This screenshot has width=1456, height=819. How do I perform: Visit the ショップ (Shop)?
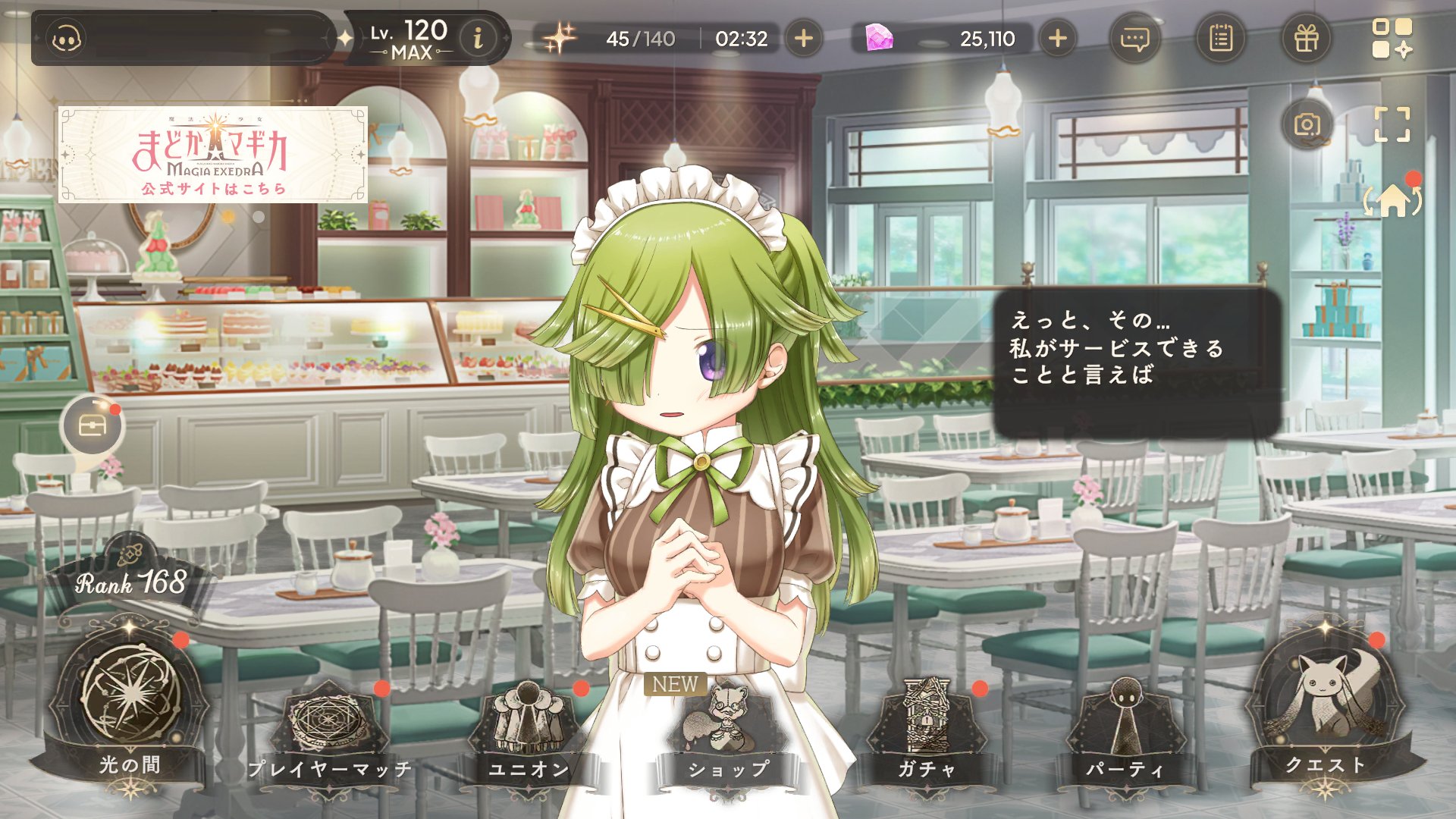pyautogui.click(x=726, y=728)
